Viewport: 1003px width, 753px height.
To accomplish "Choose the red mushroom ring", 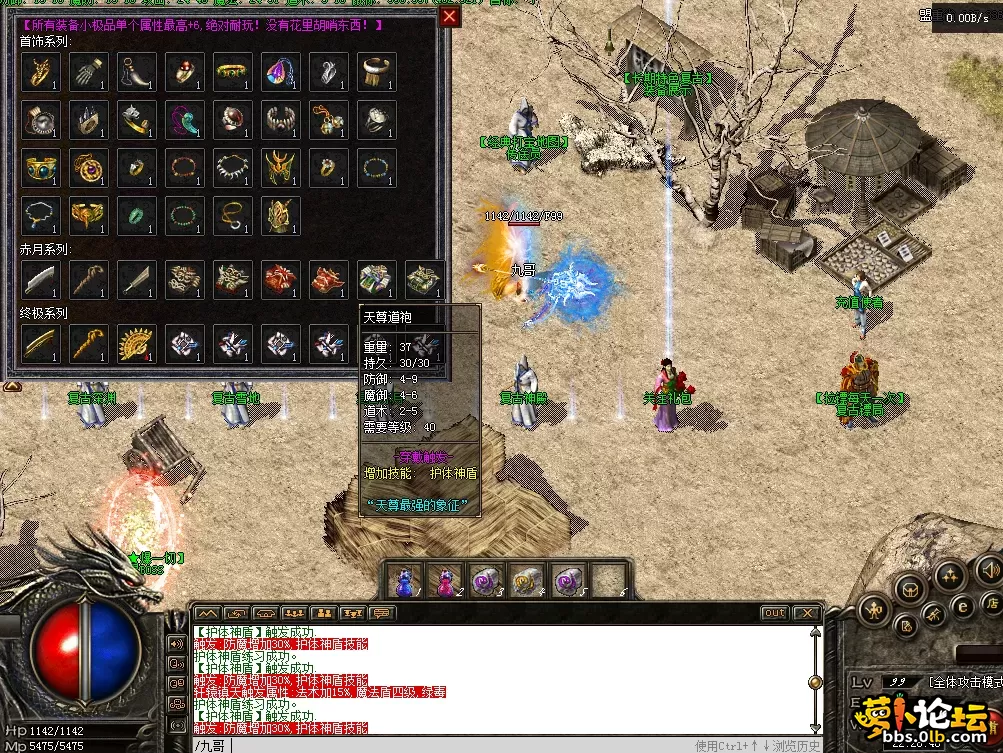I will click(184, 71).
